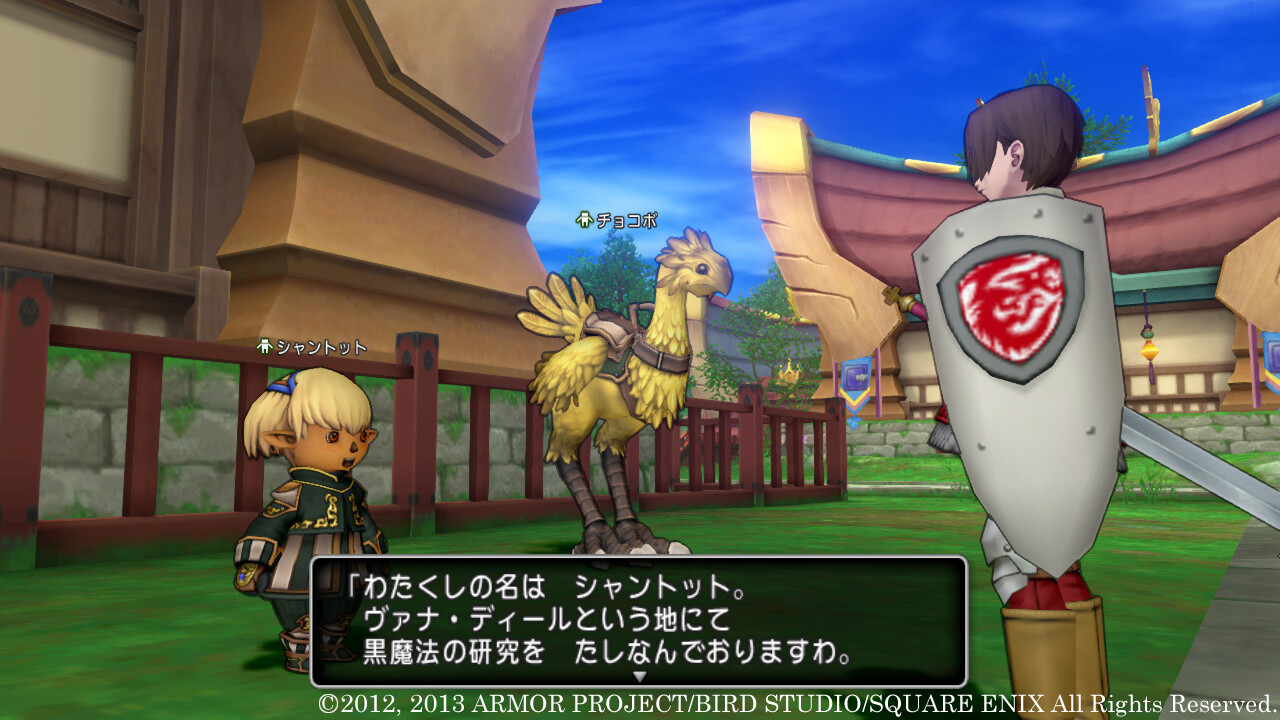
Task: Select the チョコボ name label
Action: [x=625, y=222]
